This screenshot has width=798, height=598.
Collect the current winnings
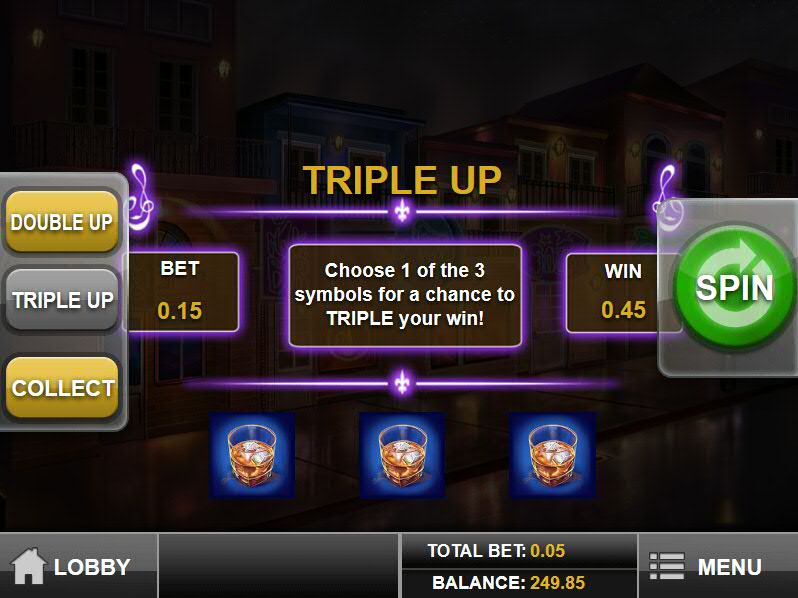coord(62,388)
